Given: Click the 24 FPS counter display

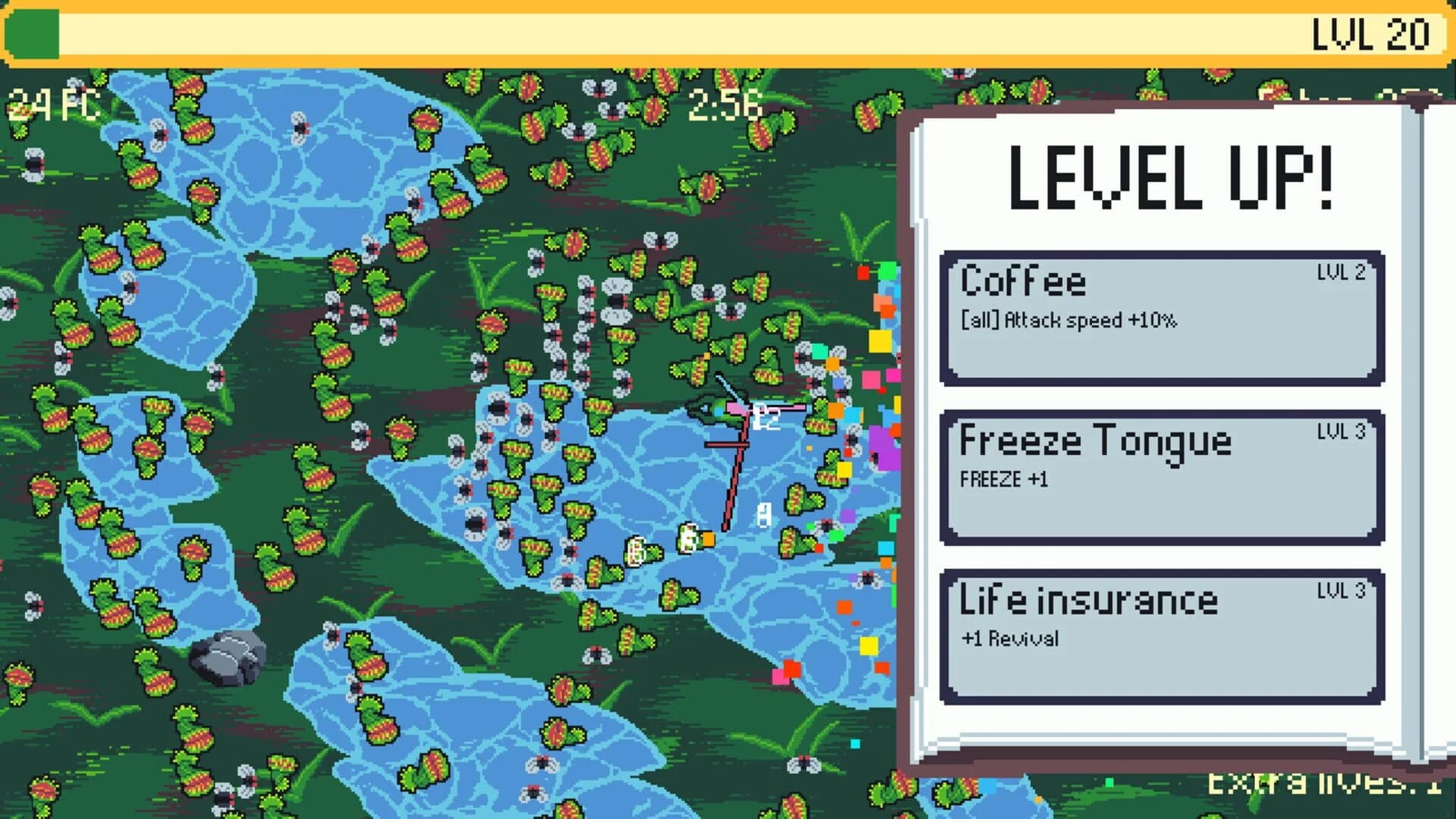Looking at the screenshot, I should pyautogui.click(x=52, y=106).
